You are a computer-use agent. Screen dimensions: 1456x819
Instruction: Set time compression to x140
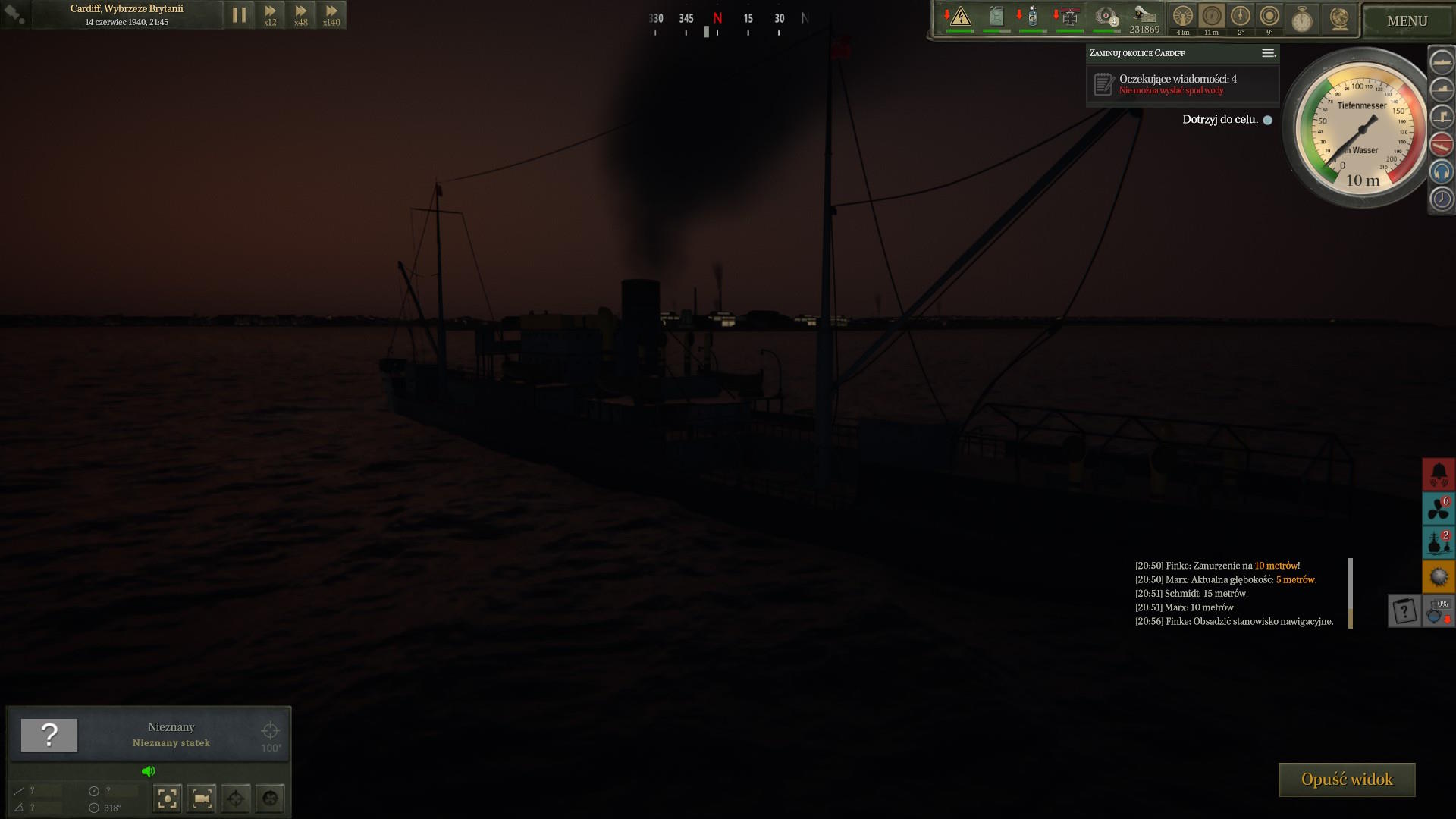click(331, 15)
